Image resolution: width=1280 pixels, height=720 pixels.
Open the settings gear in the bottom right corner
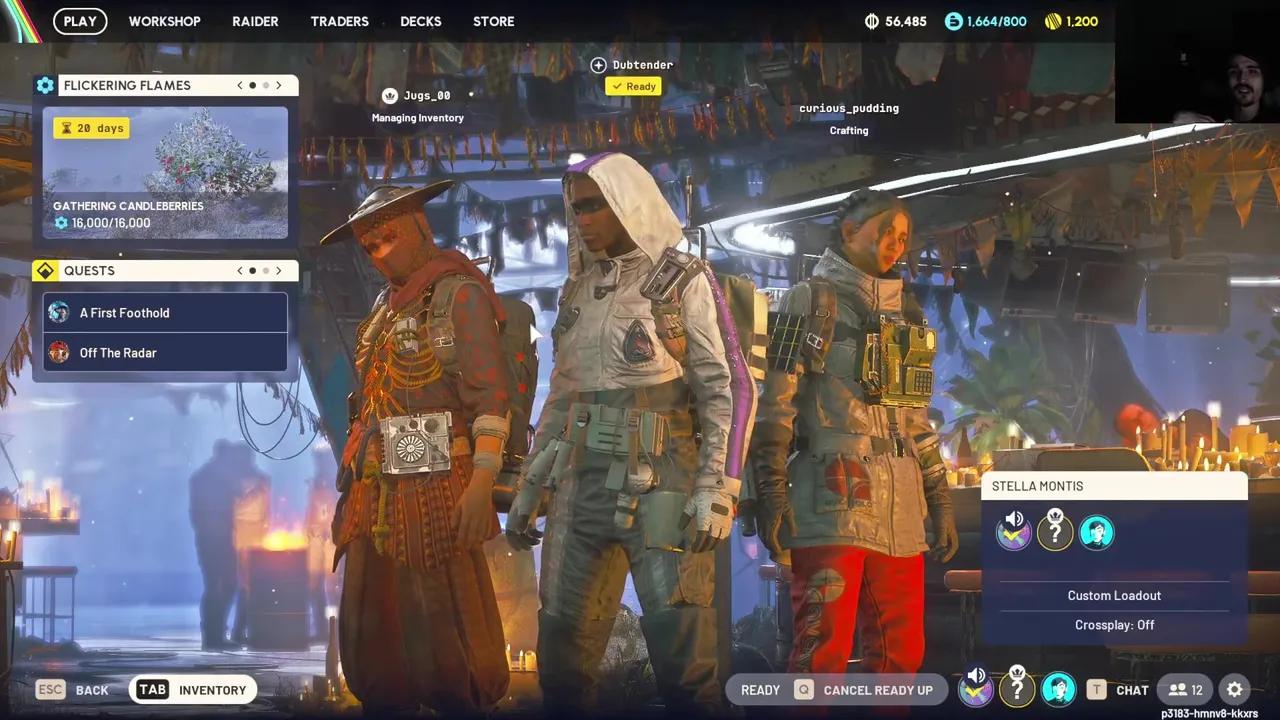tap(1234, 689)
